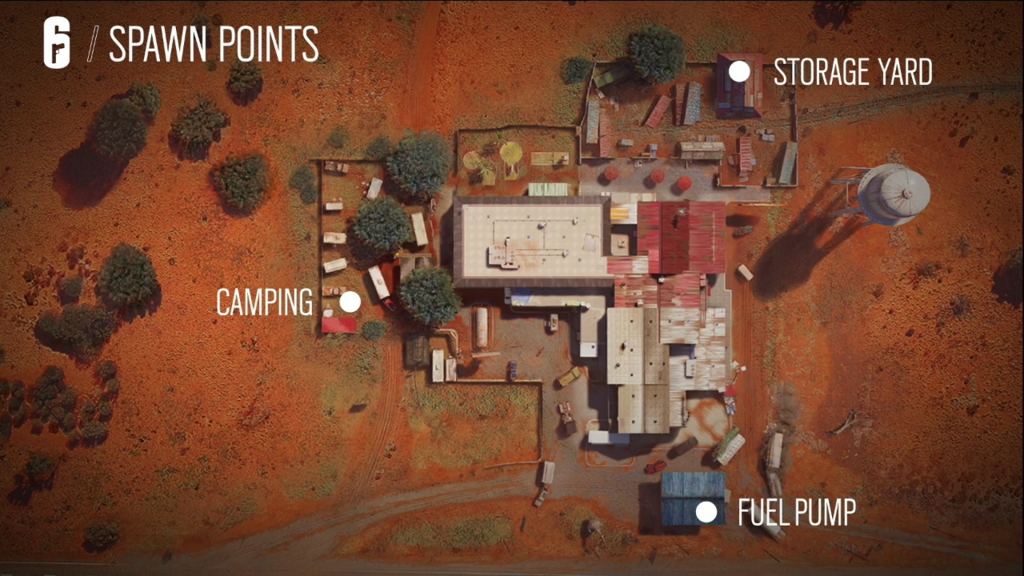Select the Storage Yard spawn point
The width and height of the screenshot is (1024, 576).
tap(739, 71)
